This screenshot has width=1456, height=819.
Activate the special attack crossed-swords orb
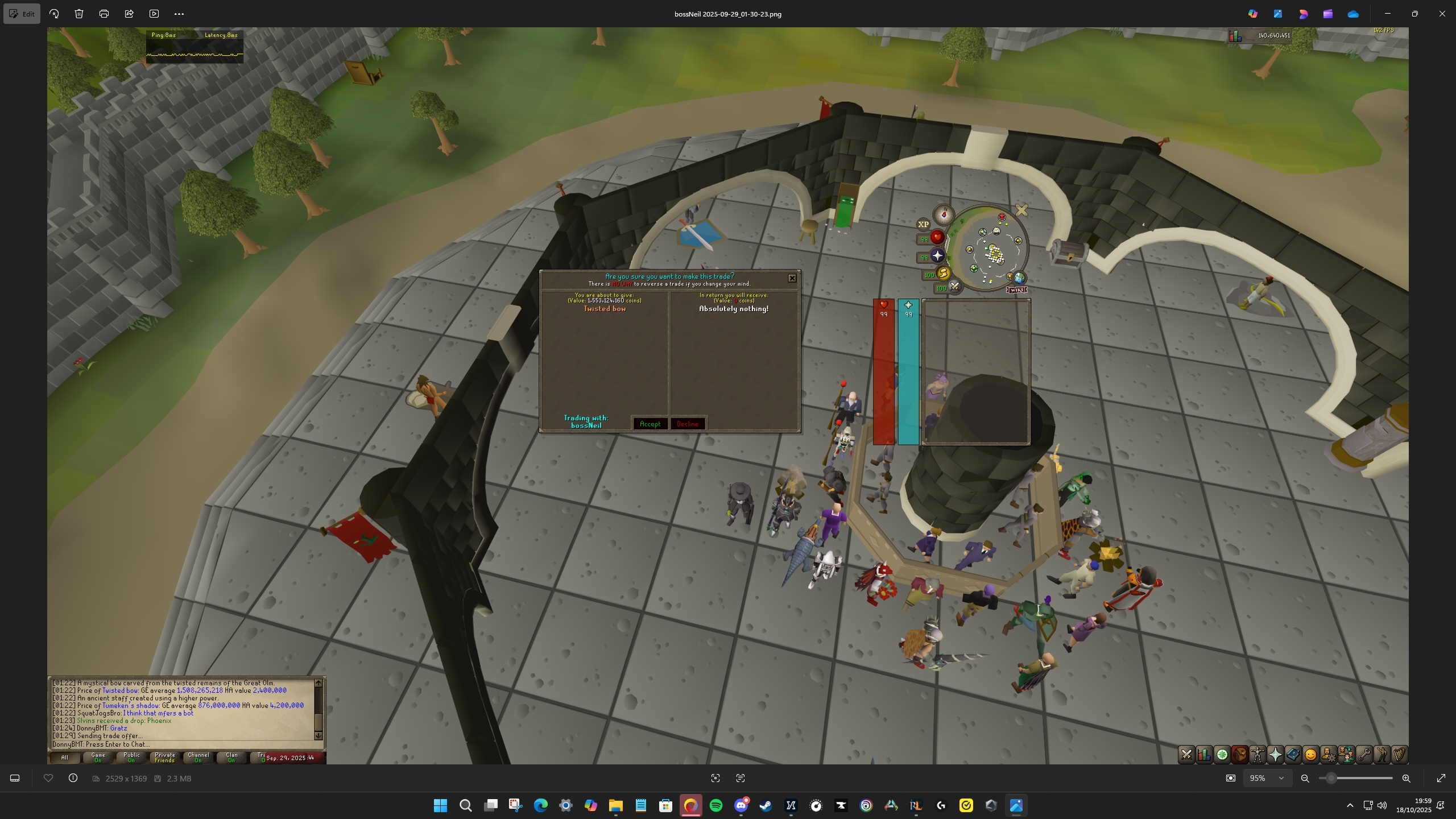955,287
